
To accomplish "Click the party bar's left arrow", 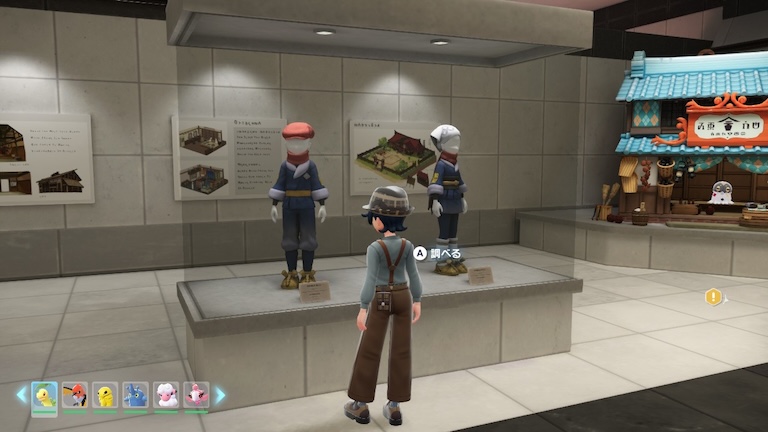I will pyautogui.click(x=21, y=395).
